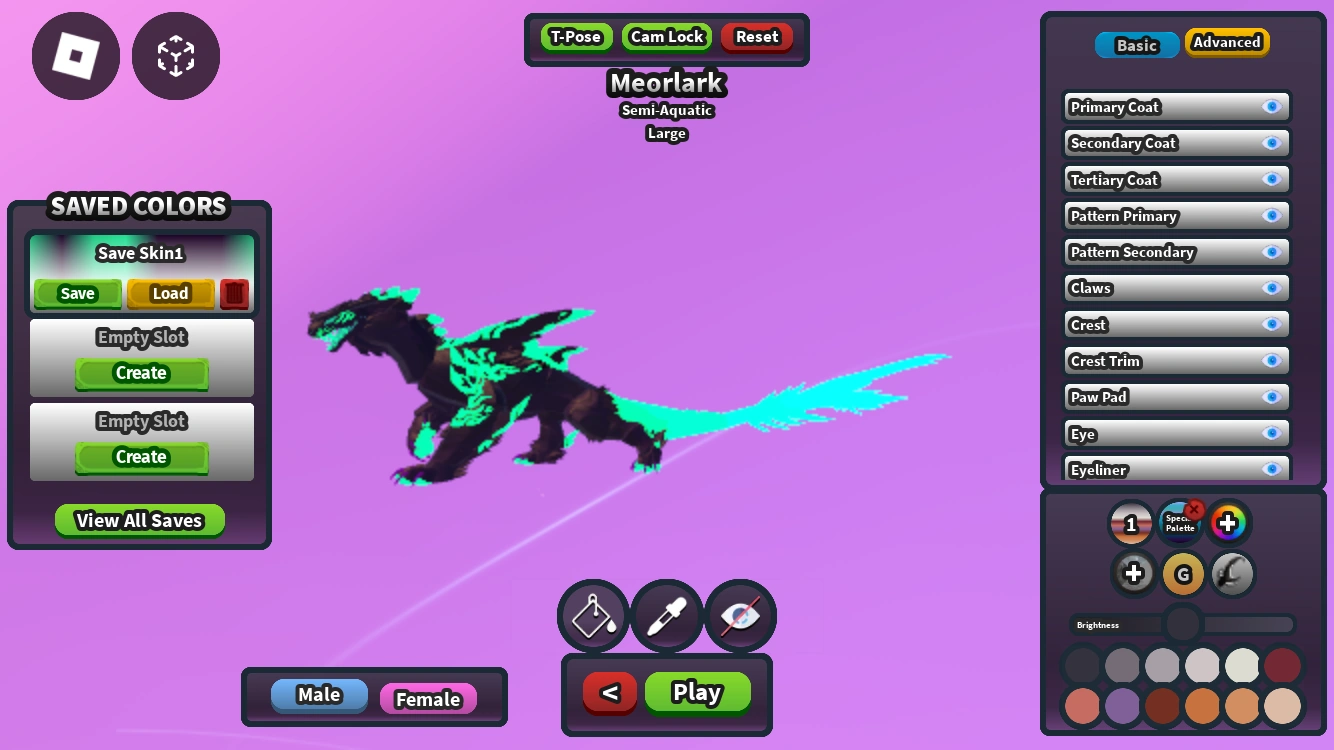Adjust the Brightness slider handle

[1181, 624]
